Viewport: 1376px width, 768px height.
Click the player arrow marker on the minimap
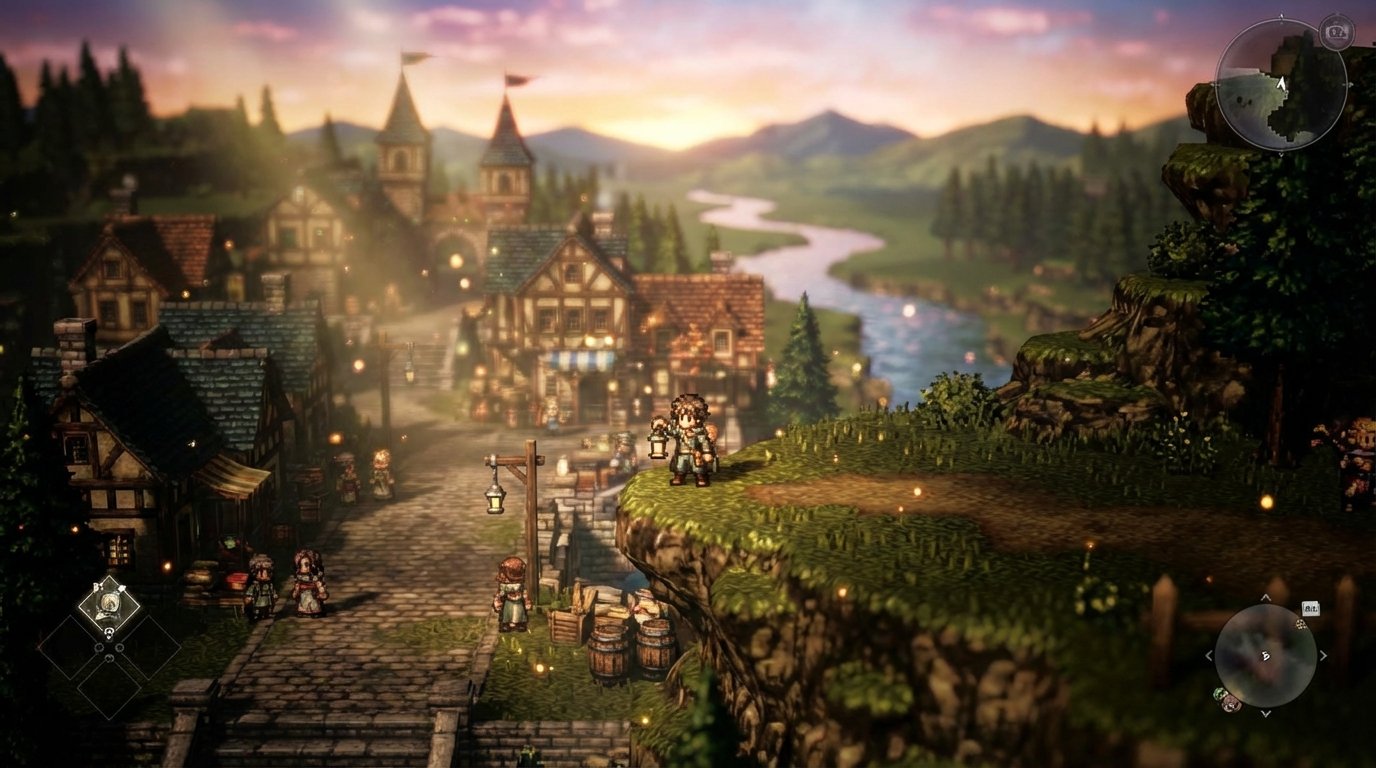(1282, 84)
